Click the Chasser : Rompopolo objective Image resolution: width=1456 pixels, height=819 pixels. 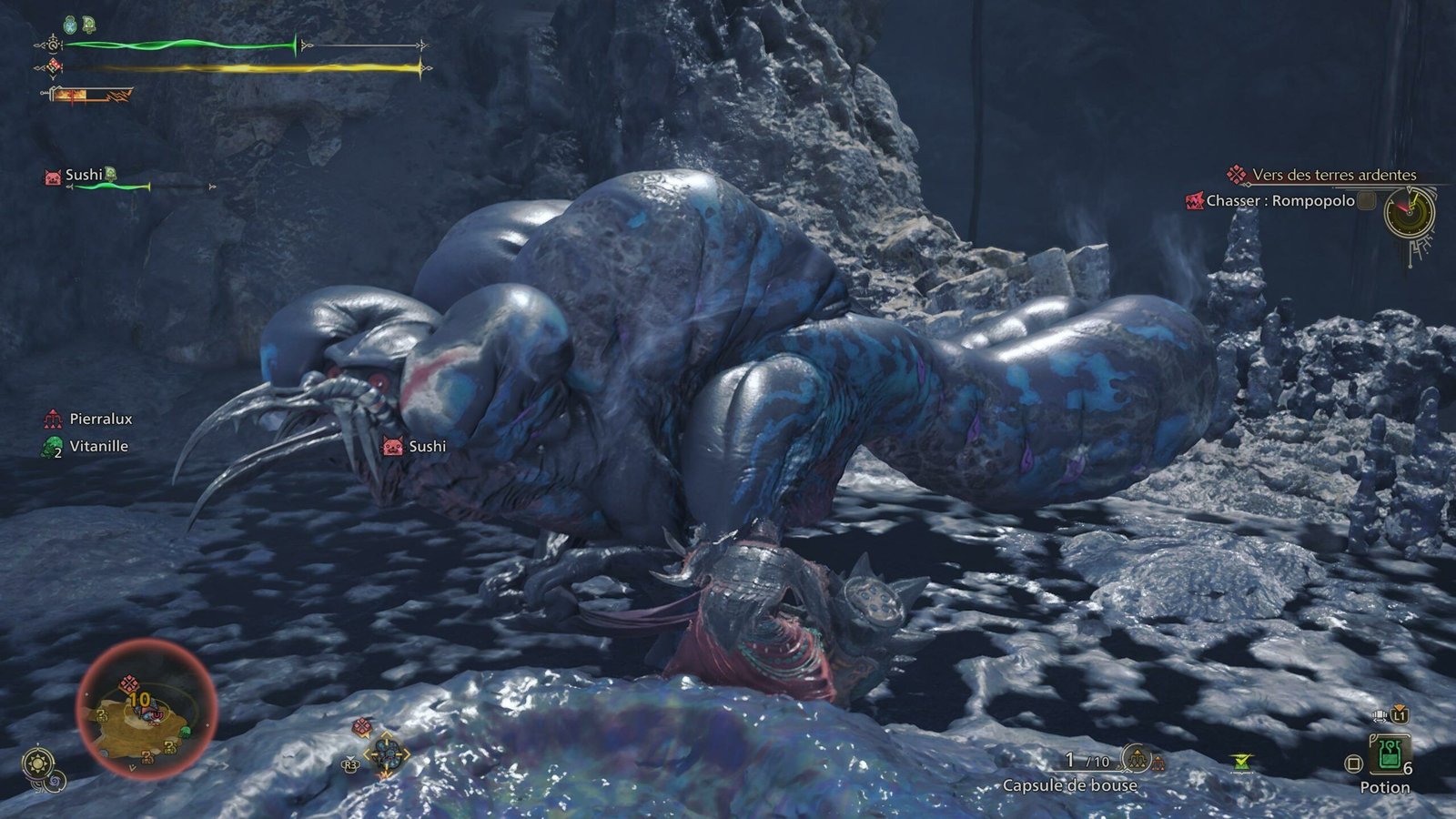pyautogui.click(x=1279, y=201)
